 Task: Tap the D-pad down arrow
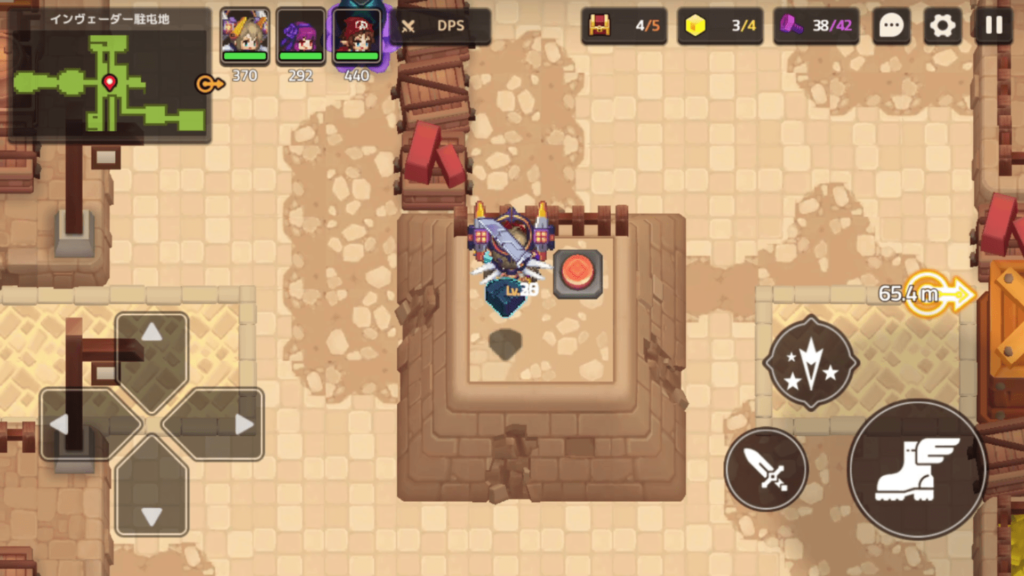click(152, 502)
